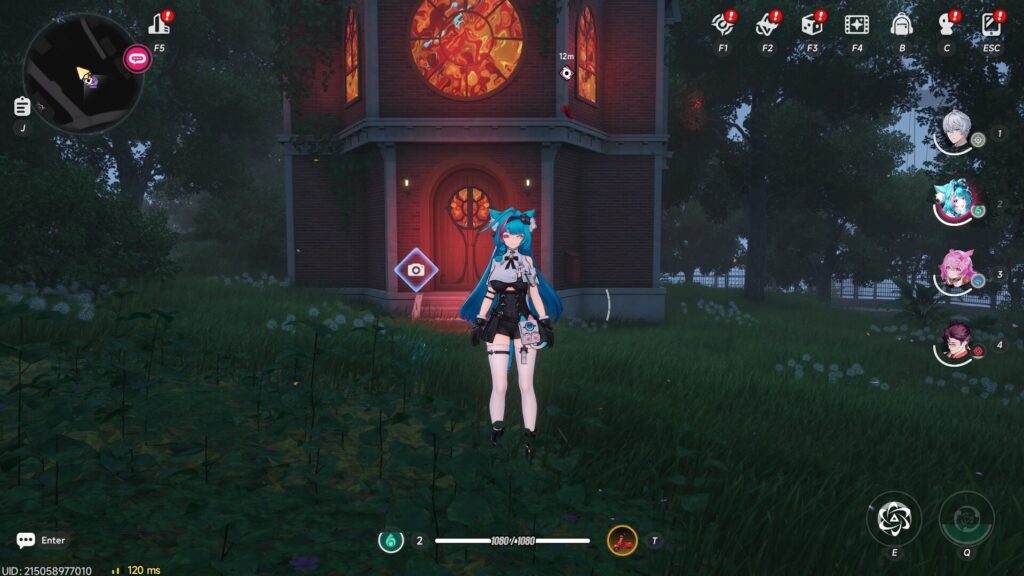Open the checkmark badge icon in the top bar

click(x=767, y=23)
